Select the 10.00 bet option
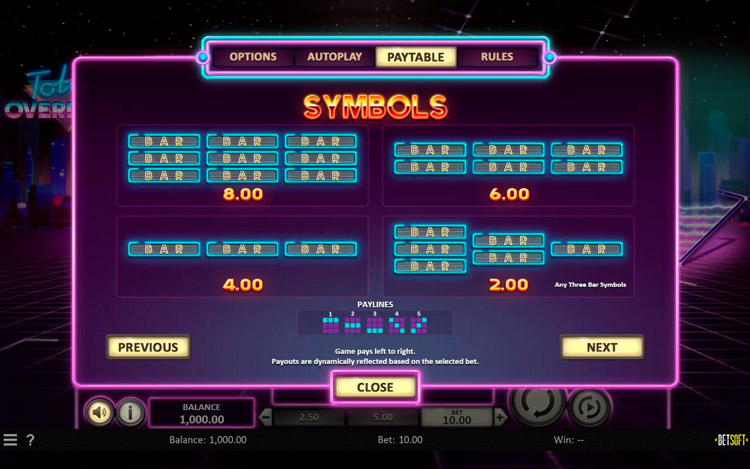Viewport: 750px width, 469px height. pyautogui.click(x=457, y=417)
